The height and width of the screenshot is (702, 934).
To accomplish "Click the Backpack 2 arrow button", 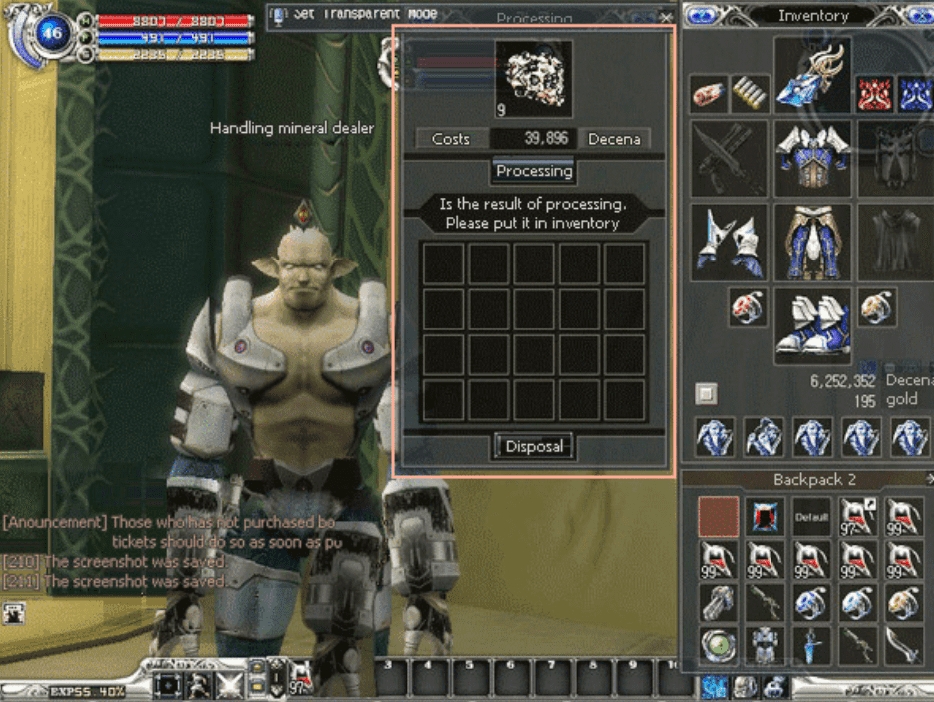I will (929, 479).
